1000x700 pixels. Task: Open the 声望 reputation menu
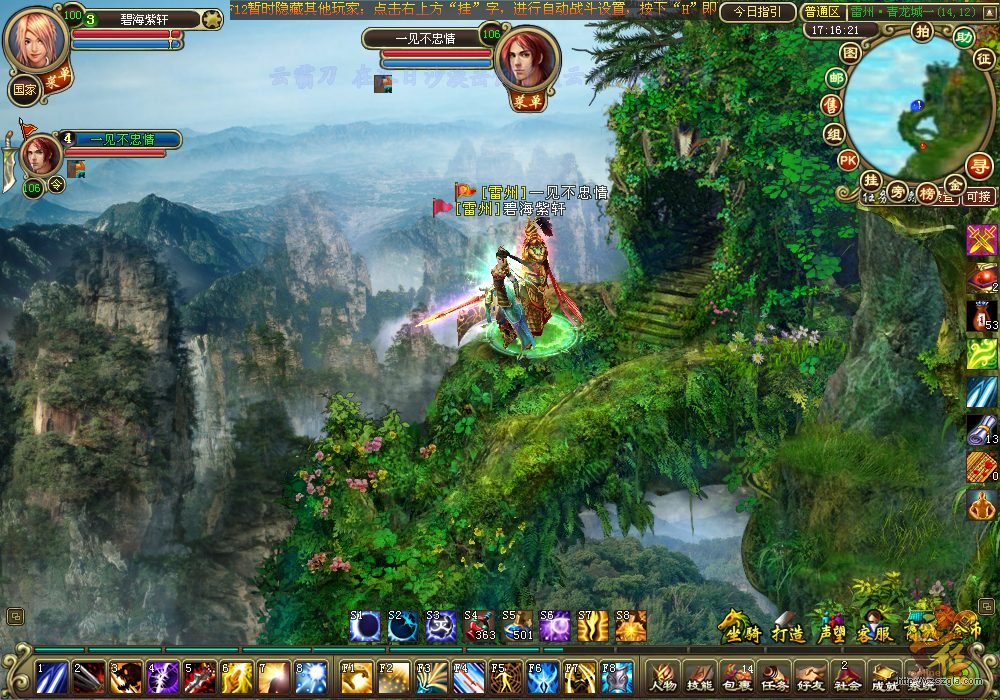click(832, 631)
